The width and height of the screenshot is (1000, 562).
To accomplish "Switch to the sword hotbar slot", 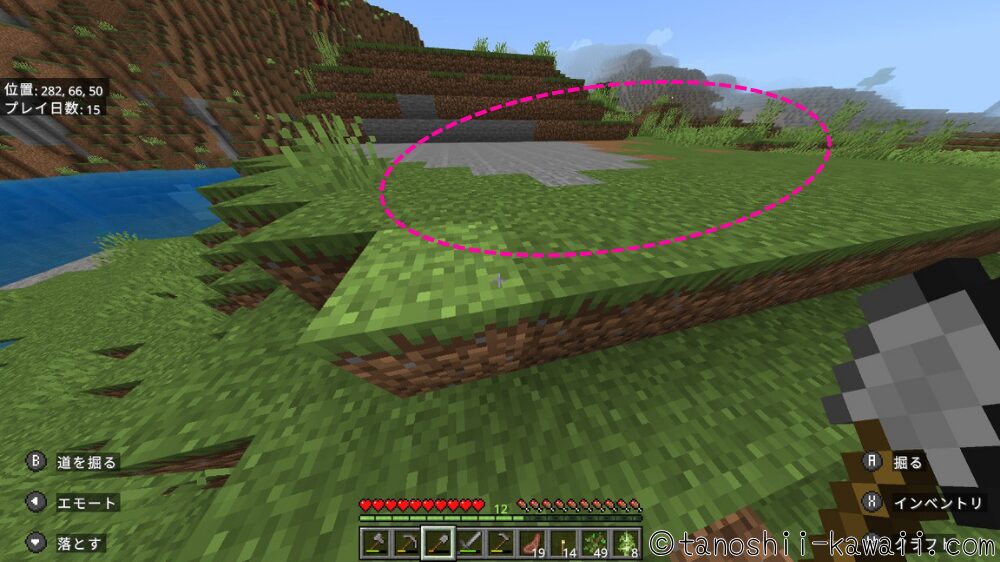I will (x=469, y=543).
